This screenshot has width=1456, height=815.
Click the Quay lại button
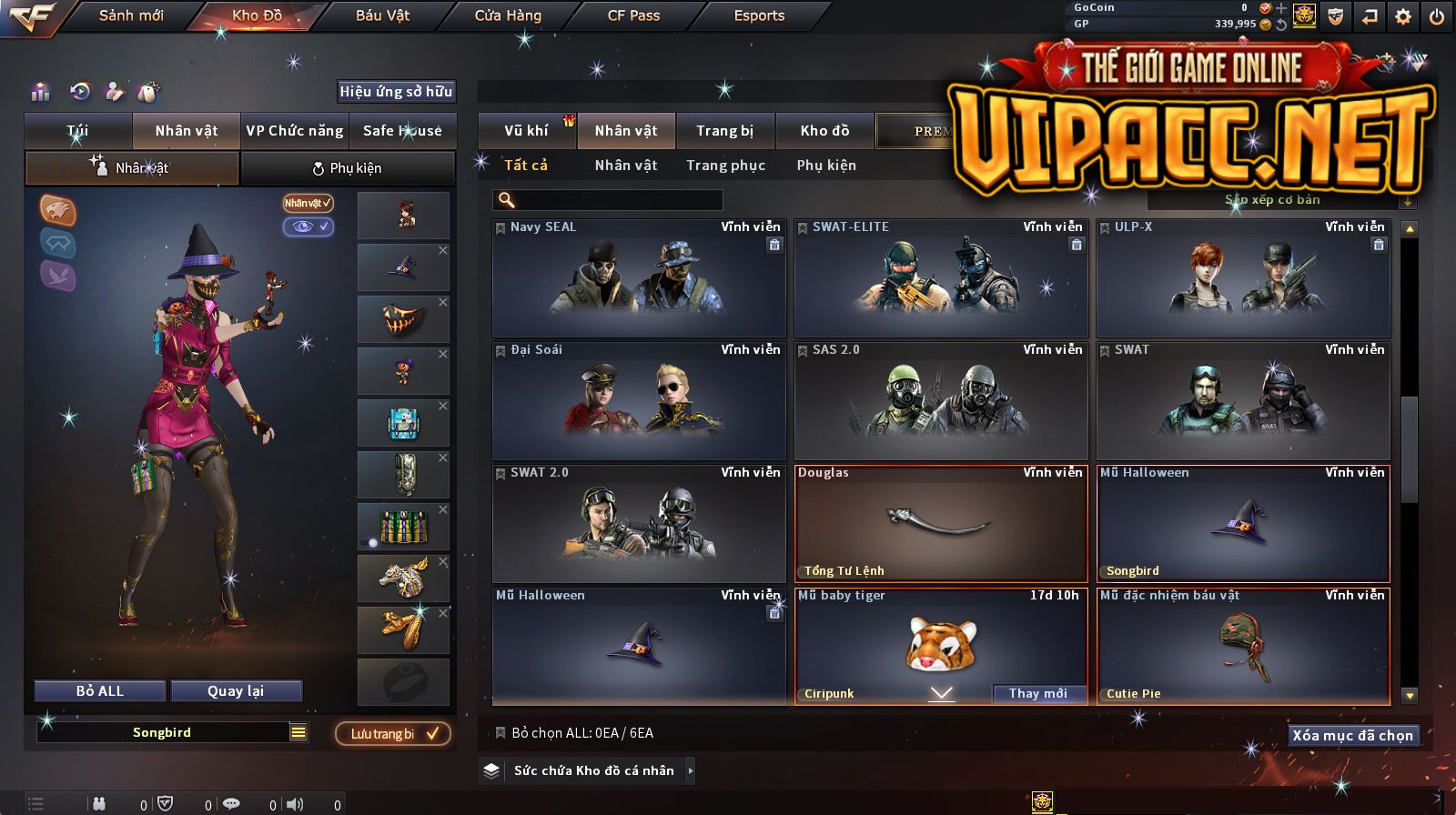click(236, 691)
